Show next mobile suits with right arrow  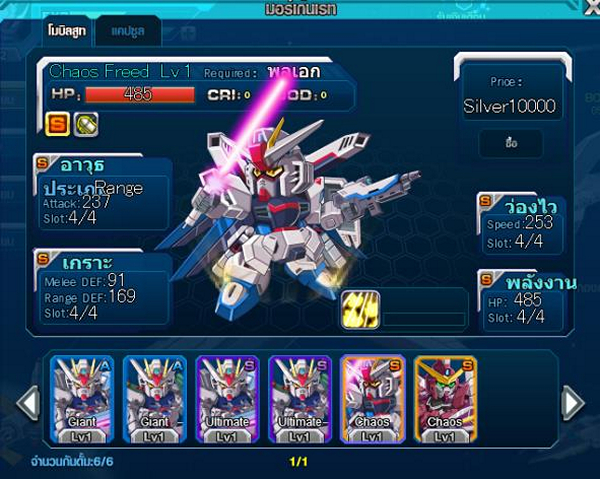click(572, 403)
